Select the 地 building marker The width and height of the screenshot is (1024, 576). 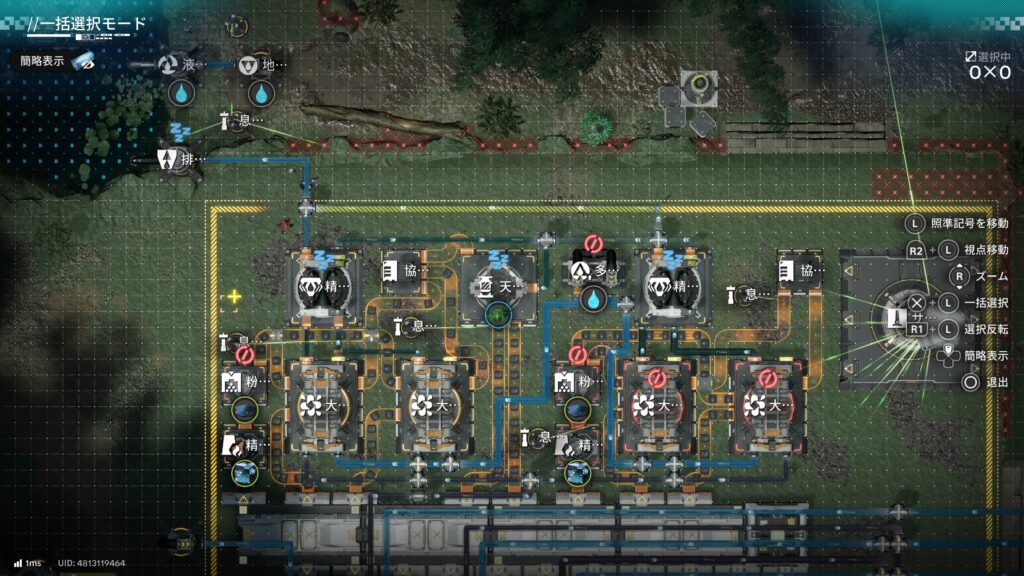pyautogui.click(x=249, y=66)
